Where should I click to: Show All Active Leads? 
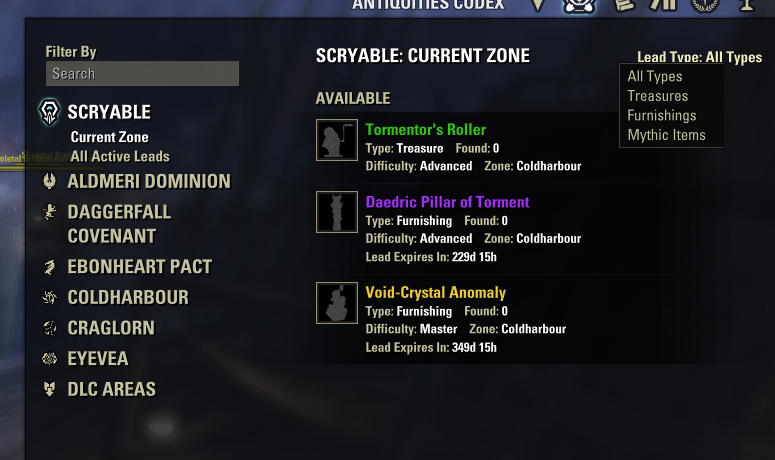click(120, 156)
